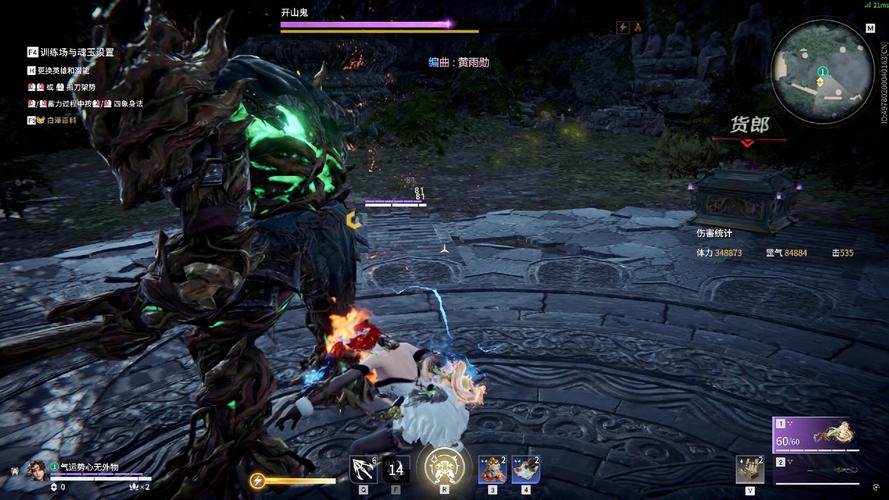
Task: Use the skill slot showing 14
Action: coord(396,468)
